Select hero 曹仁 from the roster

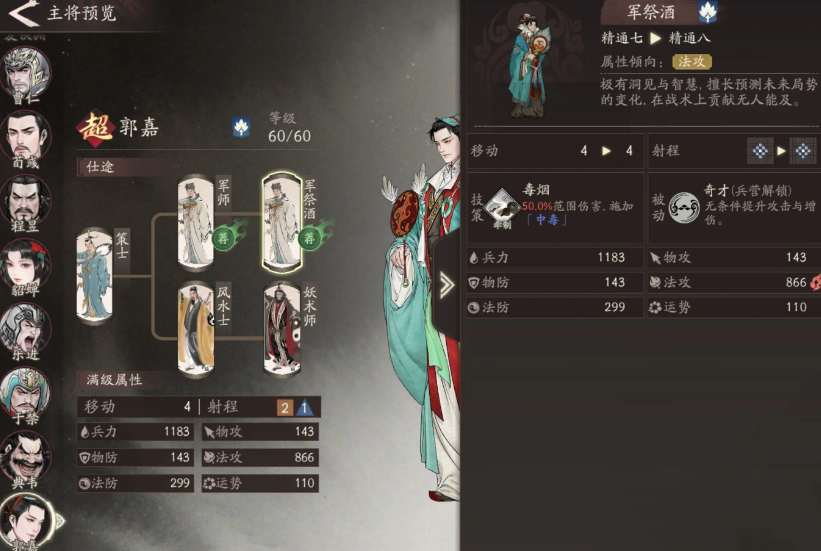pos(26,70)
